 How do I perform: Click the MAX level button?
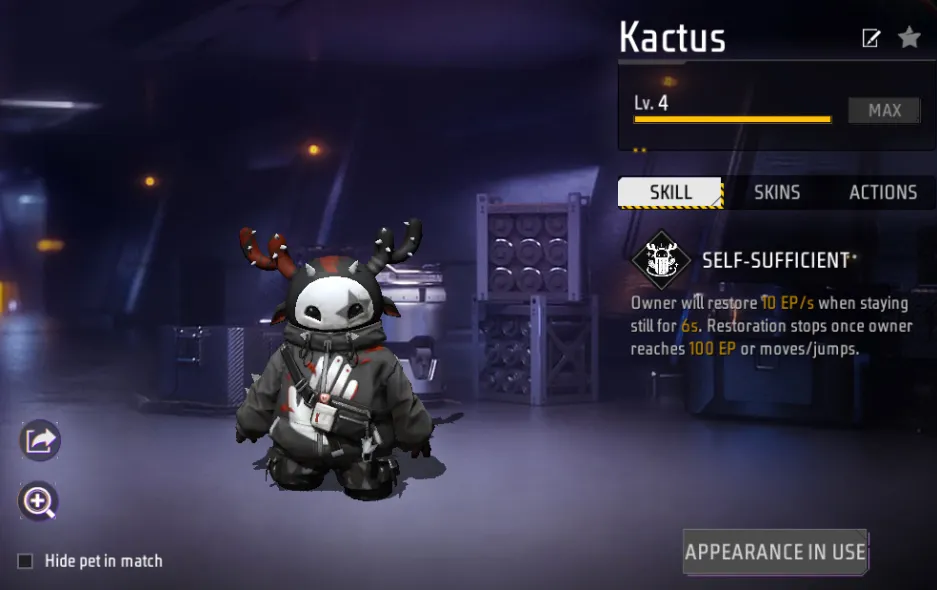(x=884, y=111)
